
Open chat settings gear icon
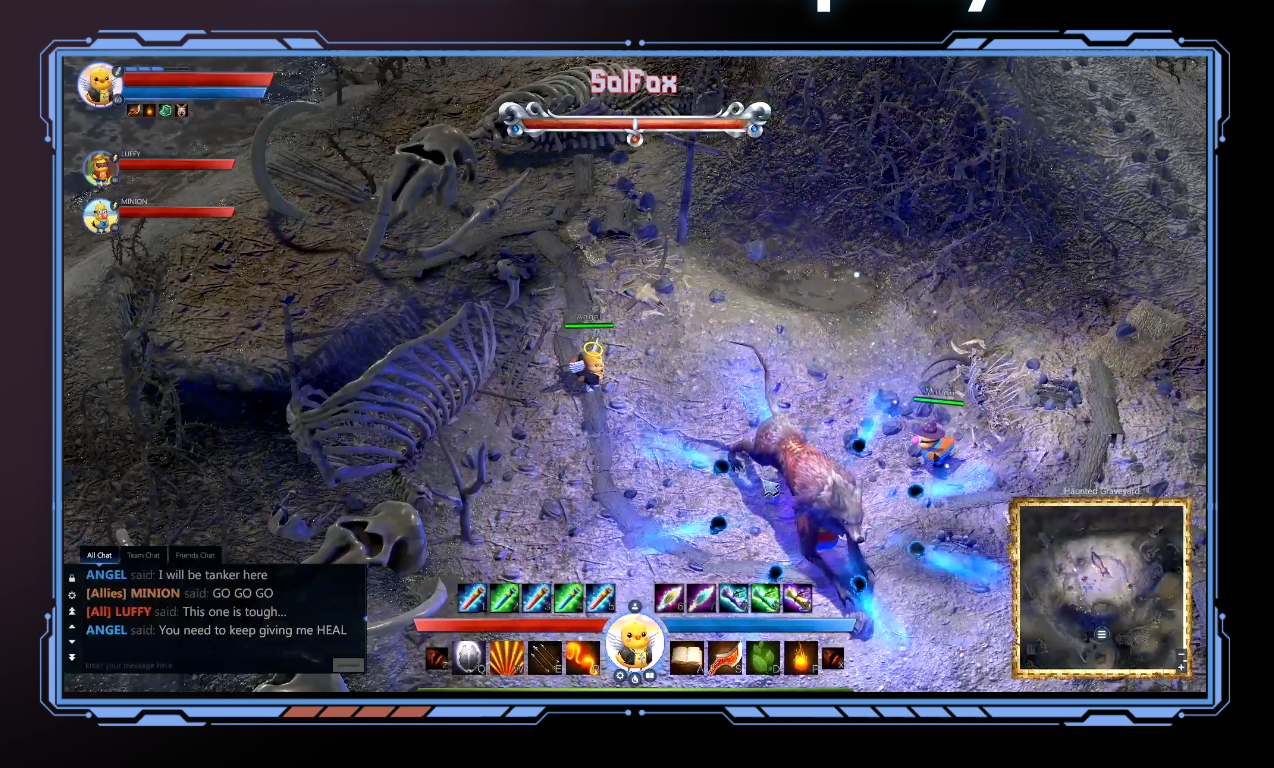[72, 594]
